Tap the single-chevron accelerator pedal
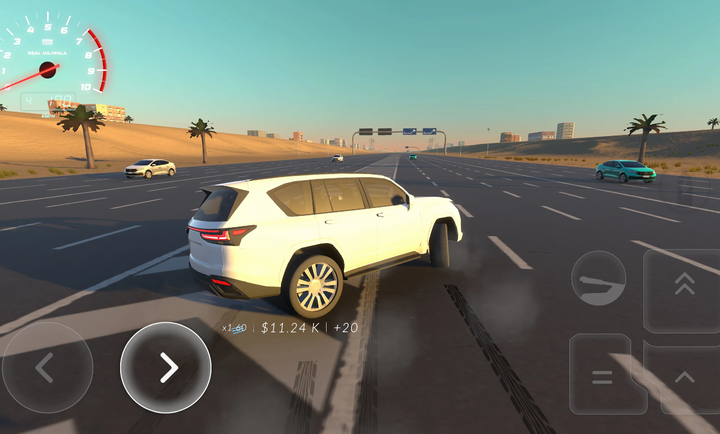The height and width of the screenshot is (434, 720). pyautogui.click(x=685, y=377)
